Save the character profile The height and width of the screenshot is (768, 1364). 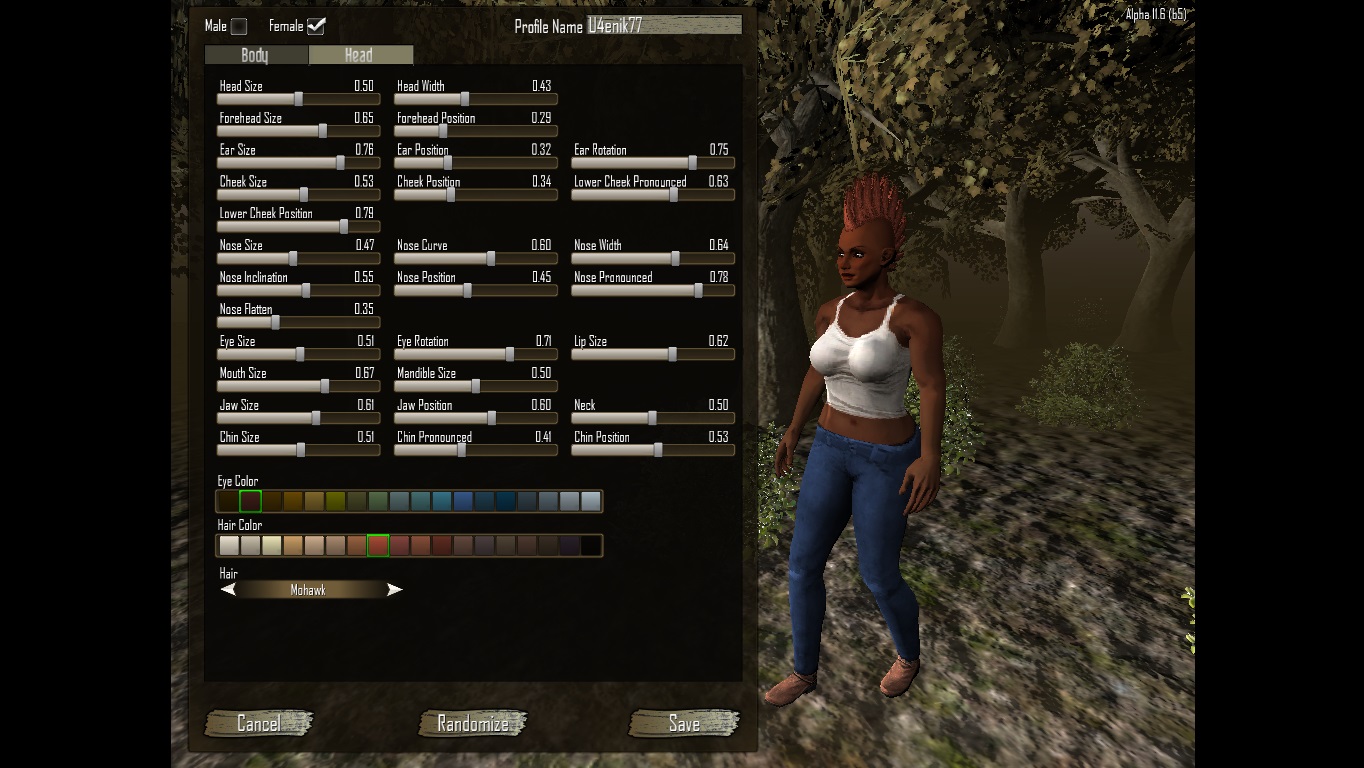684,723
